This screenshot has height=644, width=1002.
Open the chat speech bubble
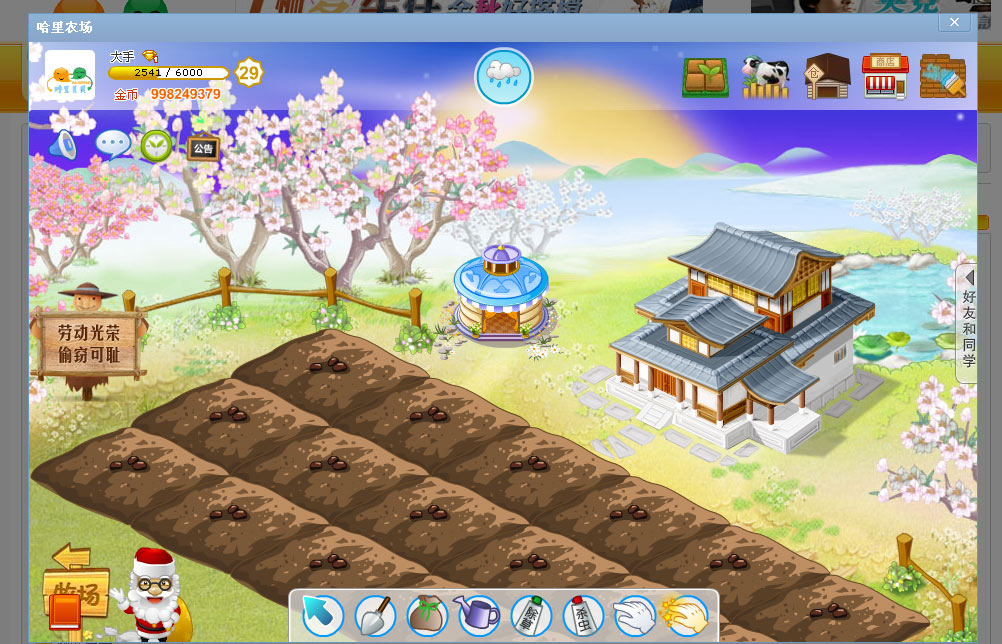click(112, 145)
